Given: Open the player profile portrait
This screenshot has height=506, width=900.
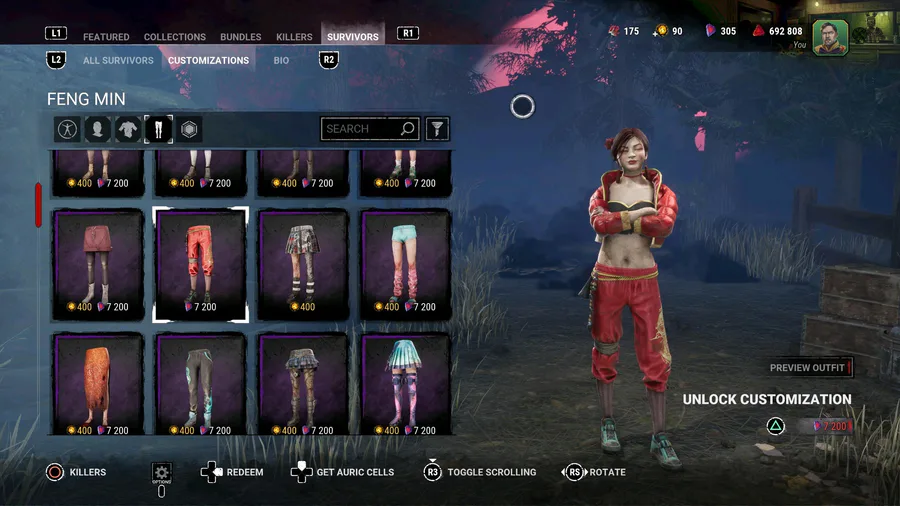Looking at the screenshot, I should coord(830,37).
